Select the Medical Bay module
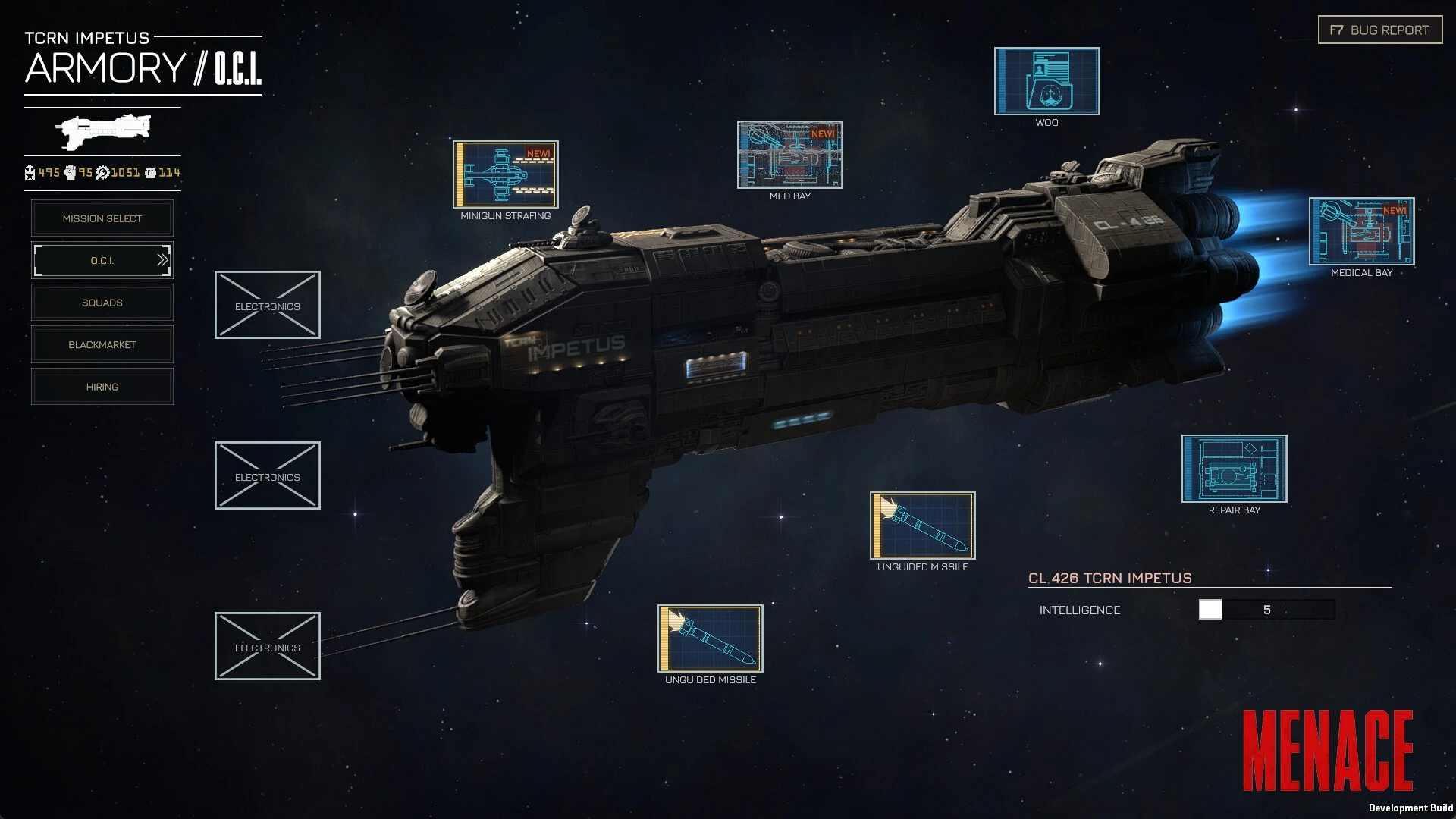Screen dimensions: 1456x819 coord(1361,231)
